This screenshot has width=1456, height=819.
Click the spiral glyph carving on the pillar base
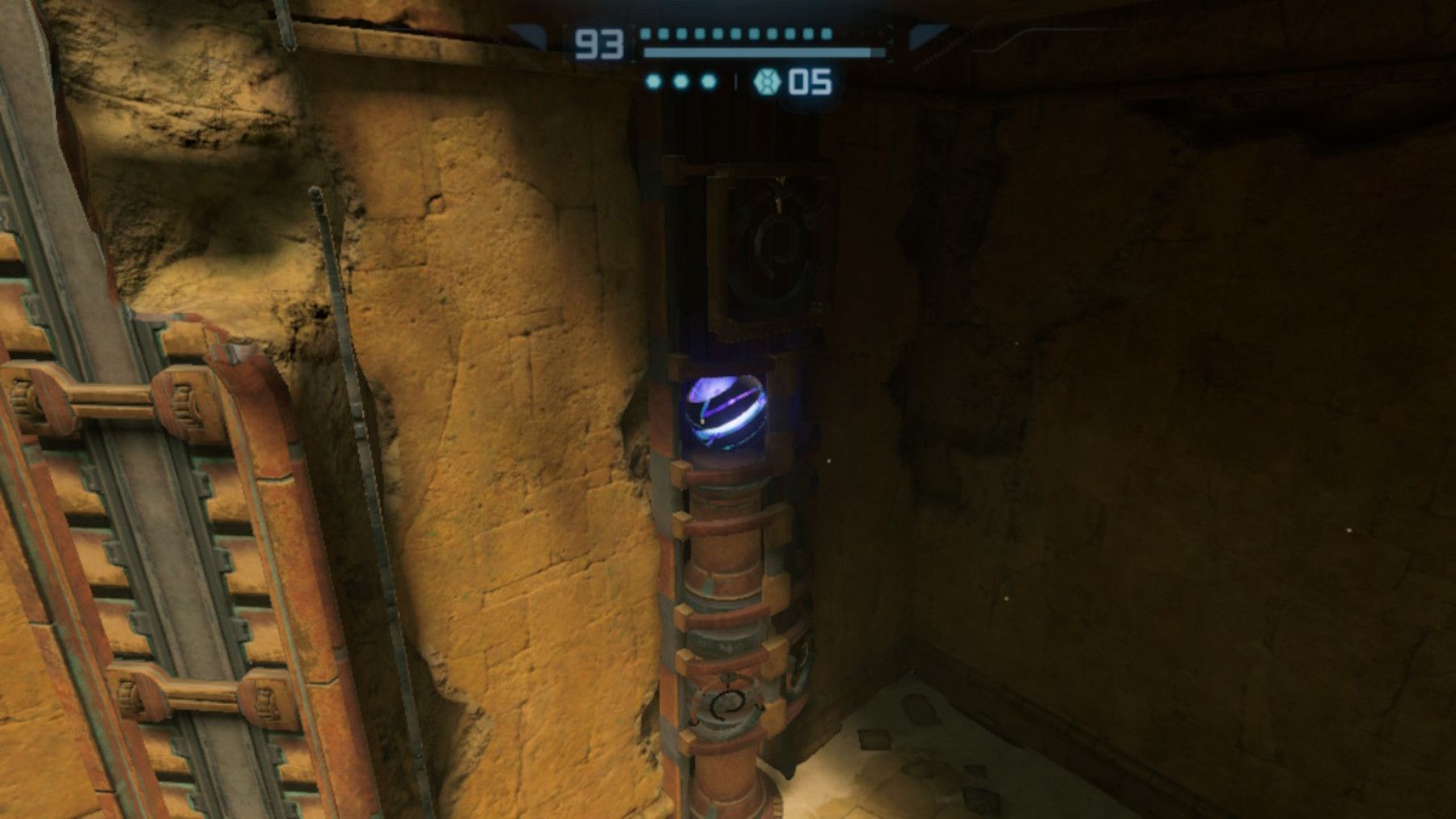click(726, 706)
